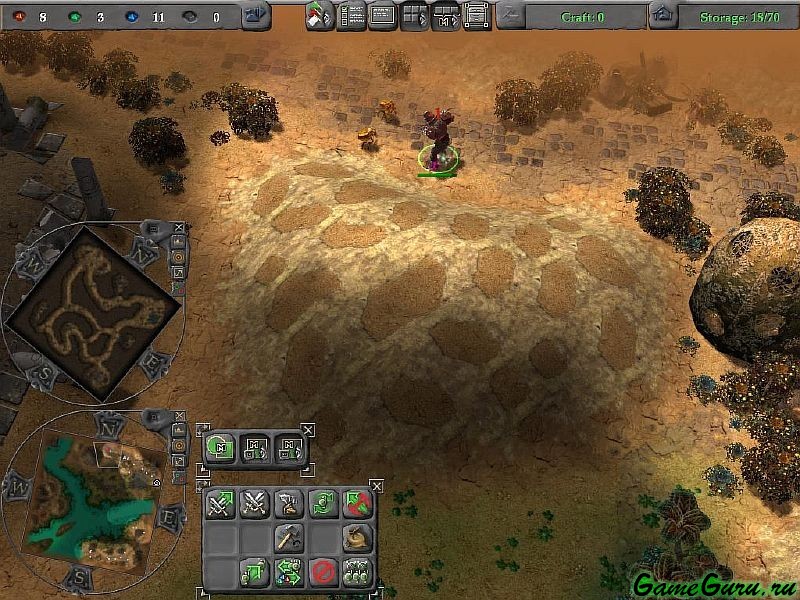Open the Storage house icon
The height and width of the screenshot is (600, 800).
click(660, 15)
